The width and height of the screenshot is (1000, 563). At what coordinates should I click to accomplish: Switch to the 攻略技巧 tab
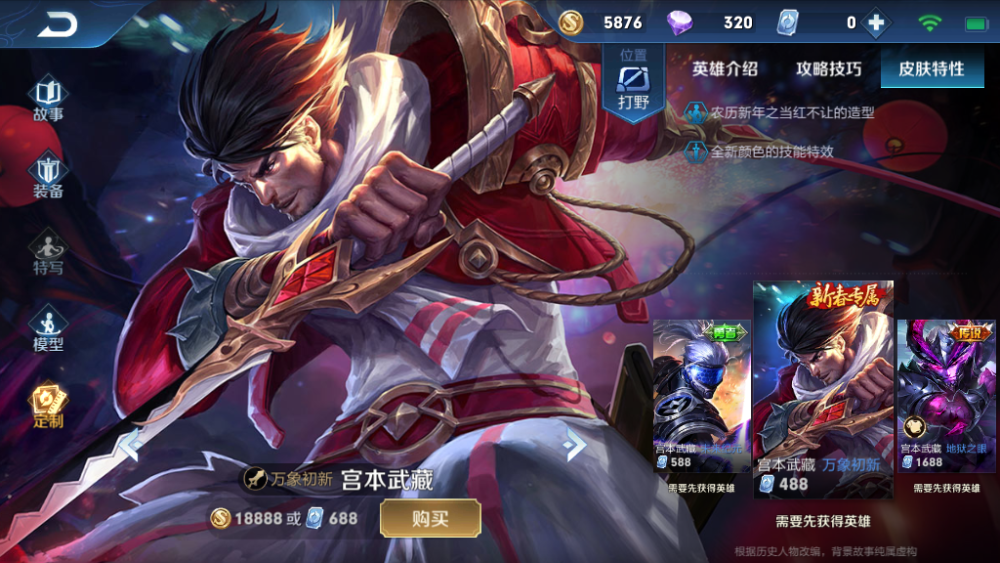(828, 69)
